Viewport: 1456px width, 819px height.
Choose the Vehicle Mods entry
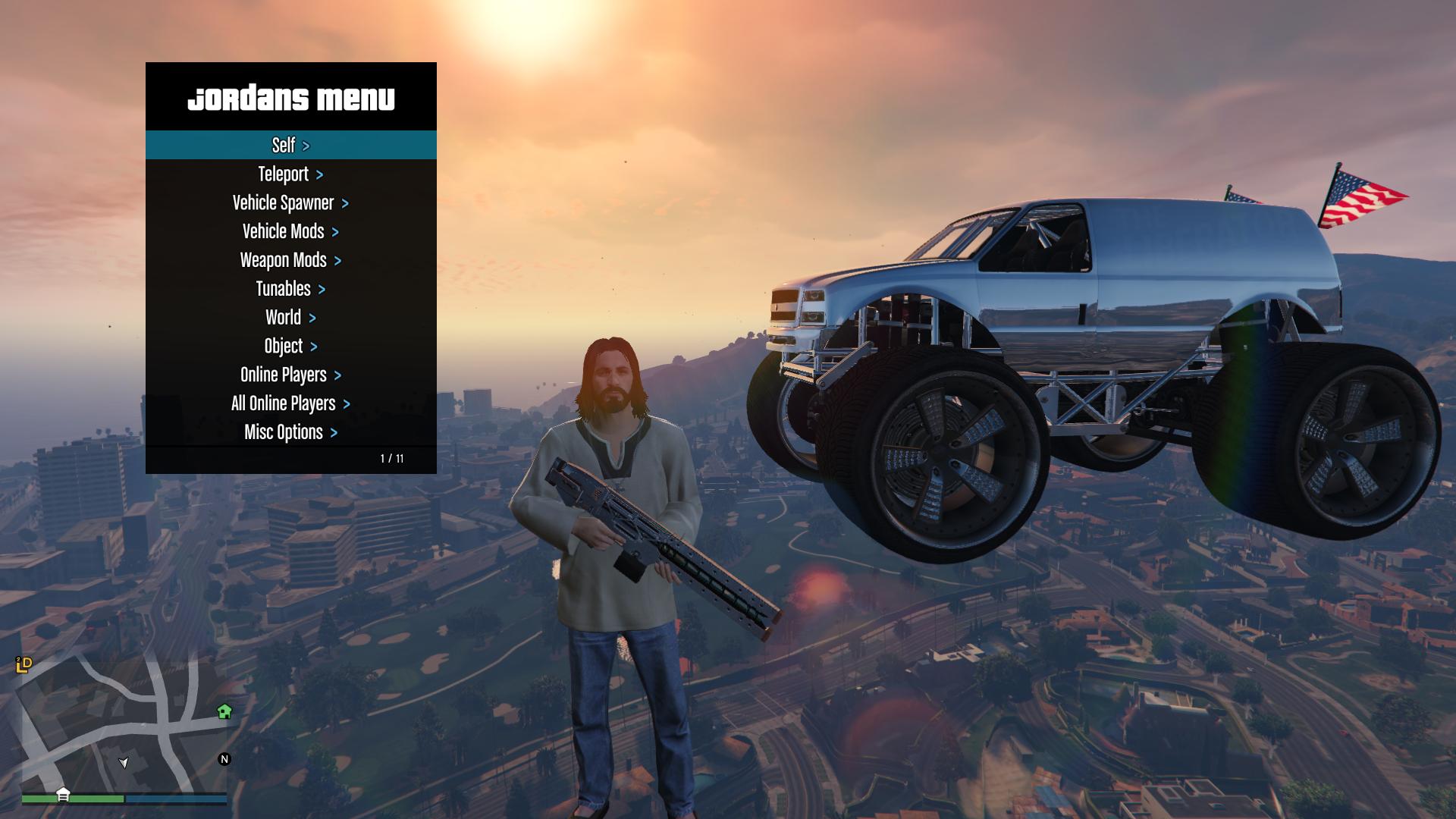[x=290, y=232]
